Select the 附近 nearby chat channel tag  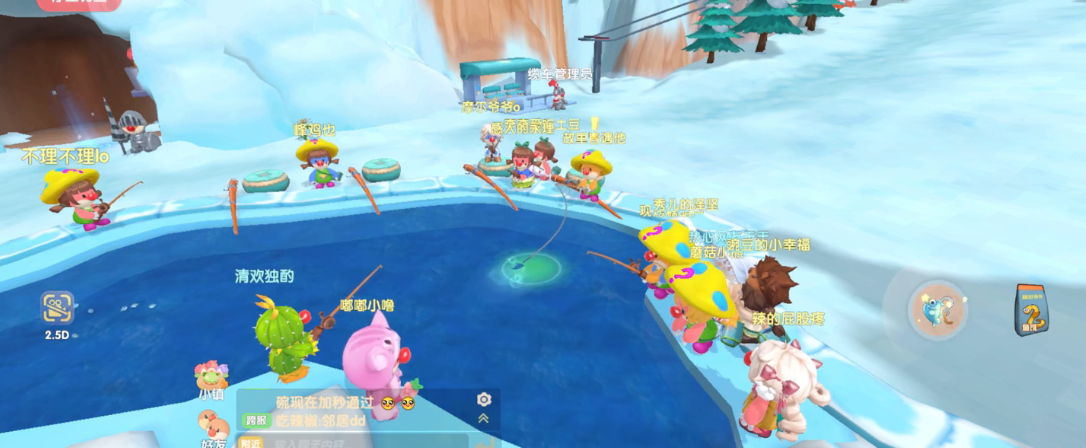253,441
